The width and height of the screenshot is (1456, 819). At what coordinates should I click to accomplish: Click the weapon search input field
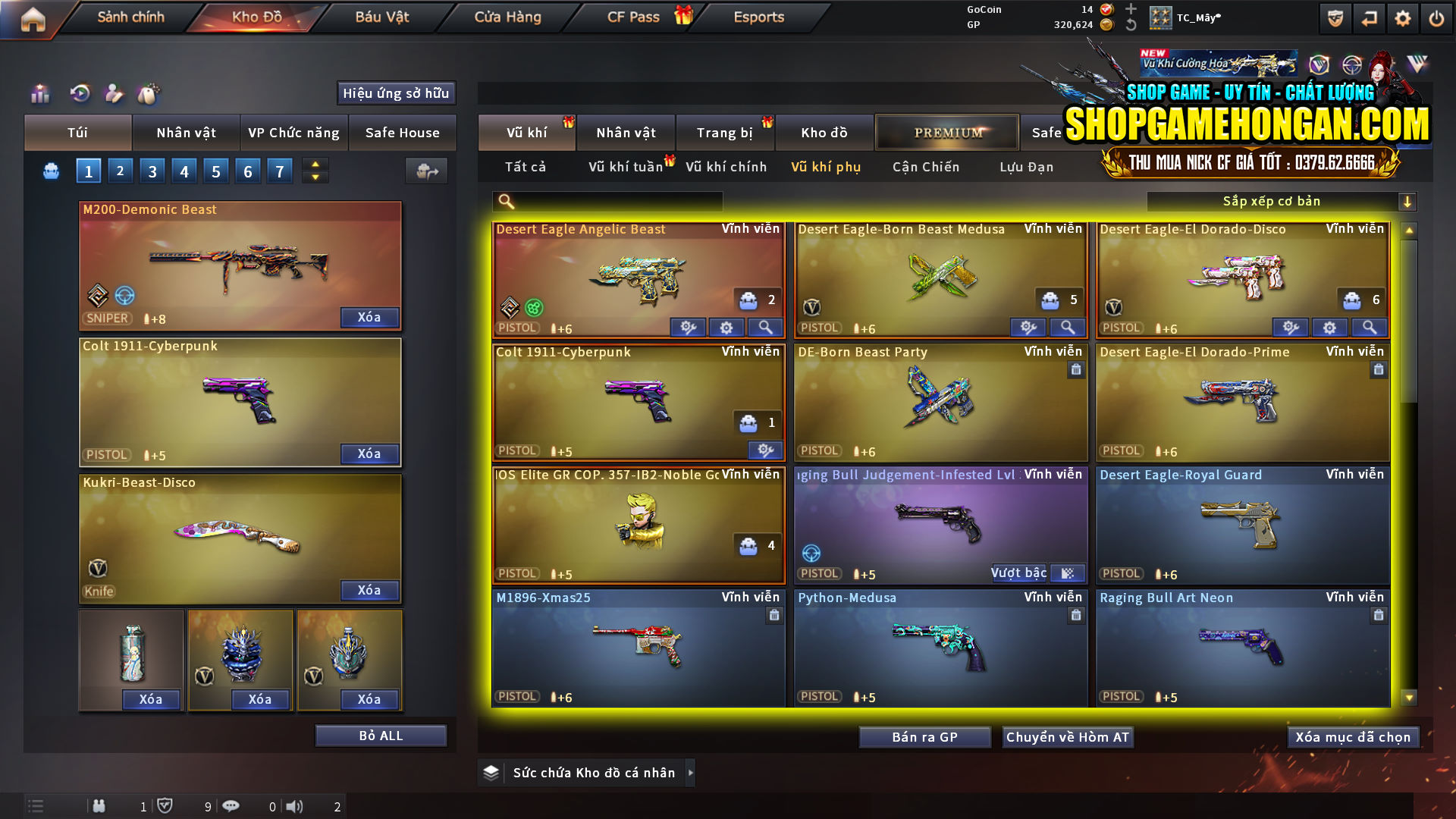click(x=607, y=202)
